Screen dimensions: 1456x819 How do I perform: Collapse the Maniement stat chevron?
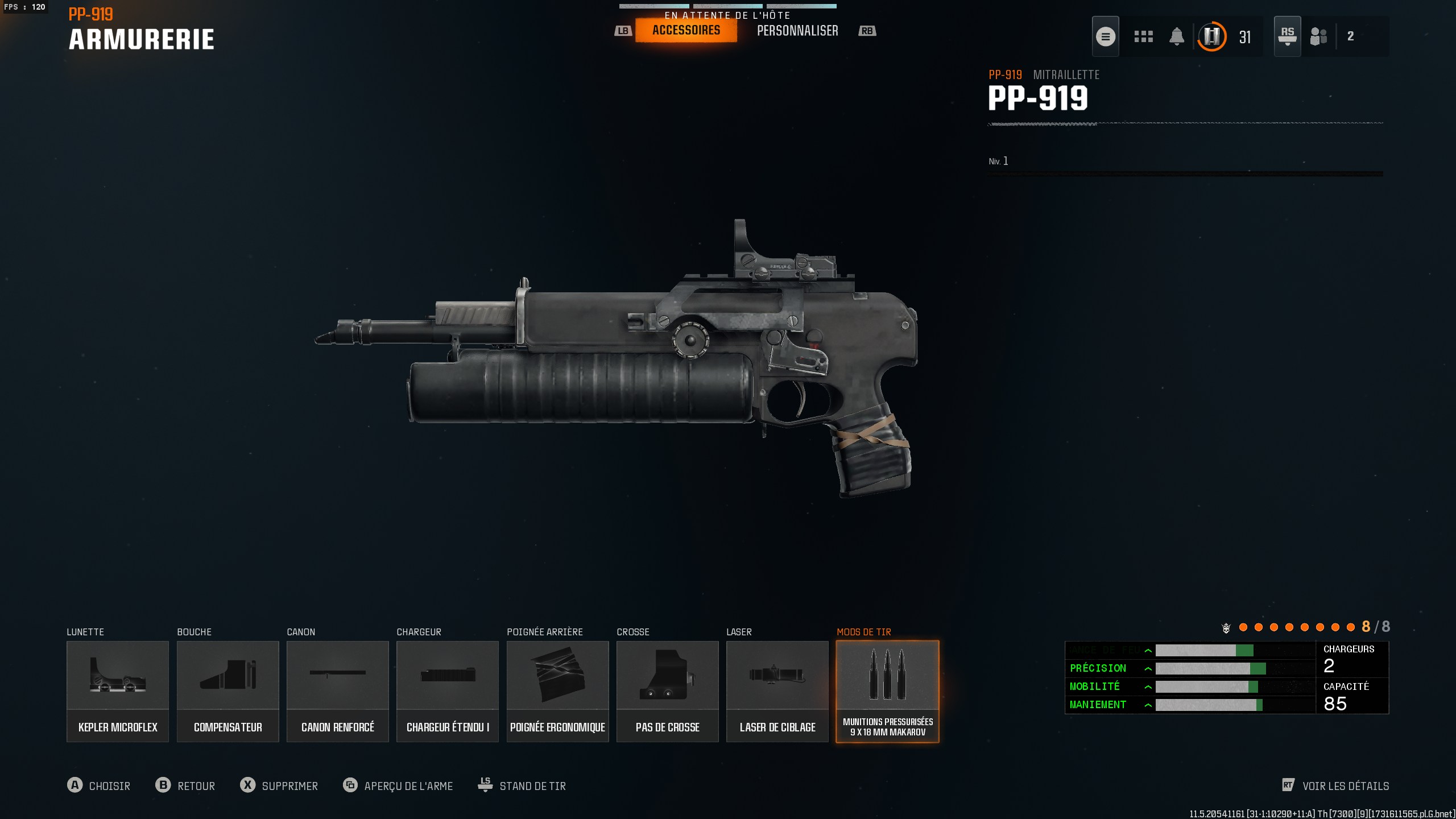[1149, 704]
